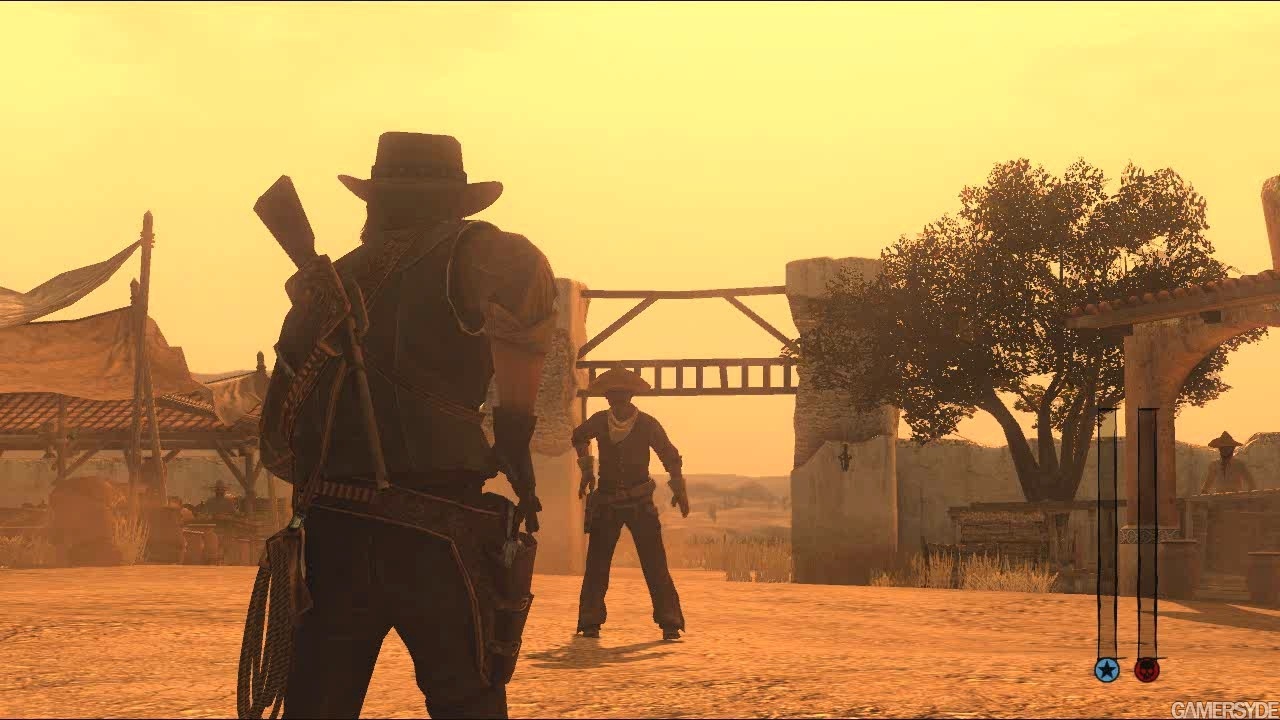This screenshot has height=720, width=1280.
Task: Click the red skull duel icon
Action: [x=1147, y=669]
